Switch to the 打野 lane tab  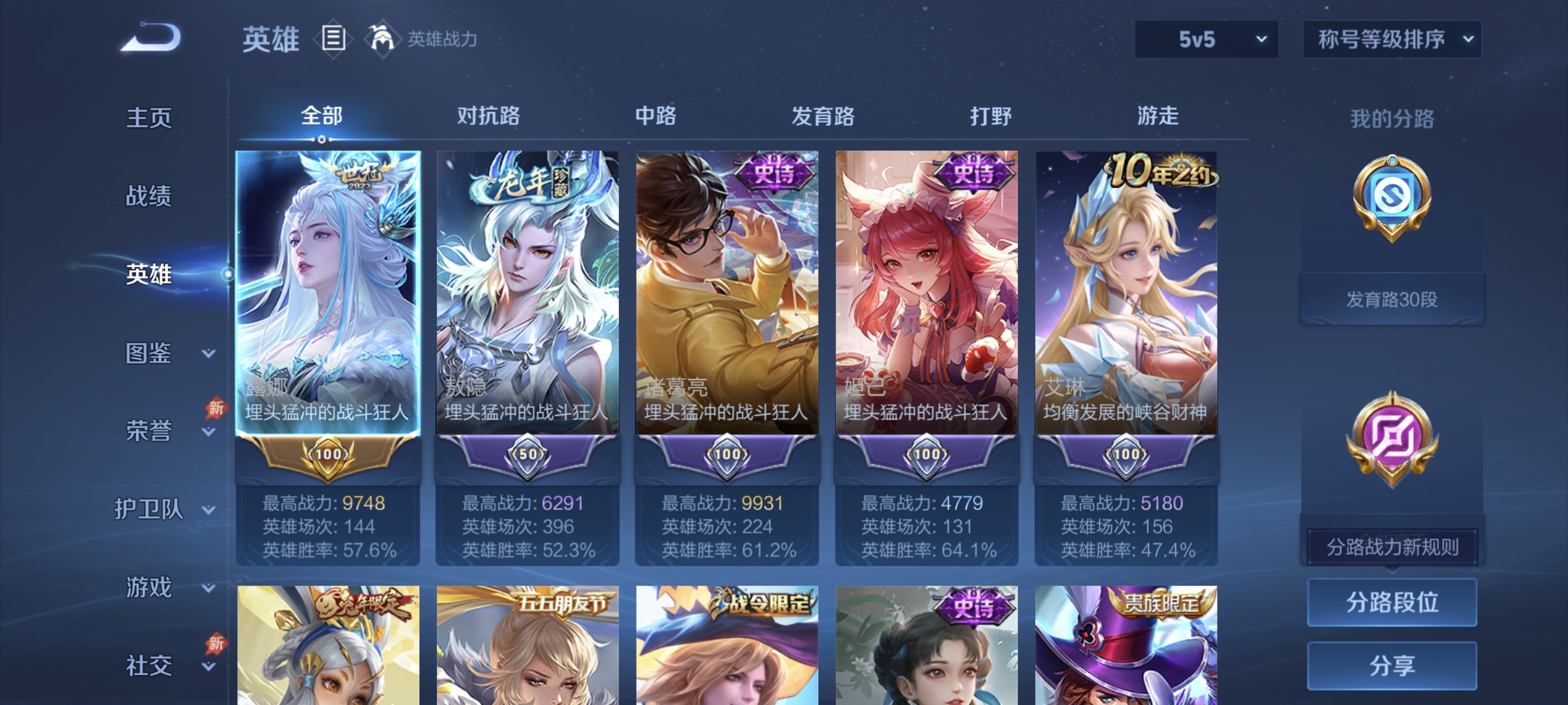(x=991, y=116)
